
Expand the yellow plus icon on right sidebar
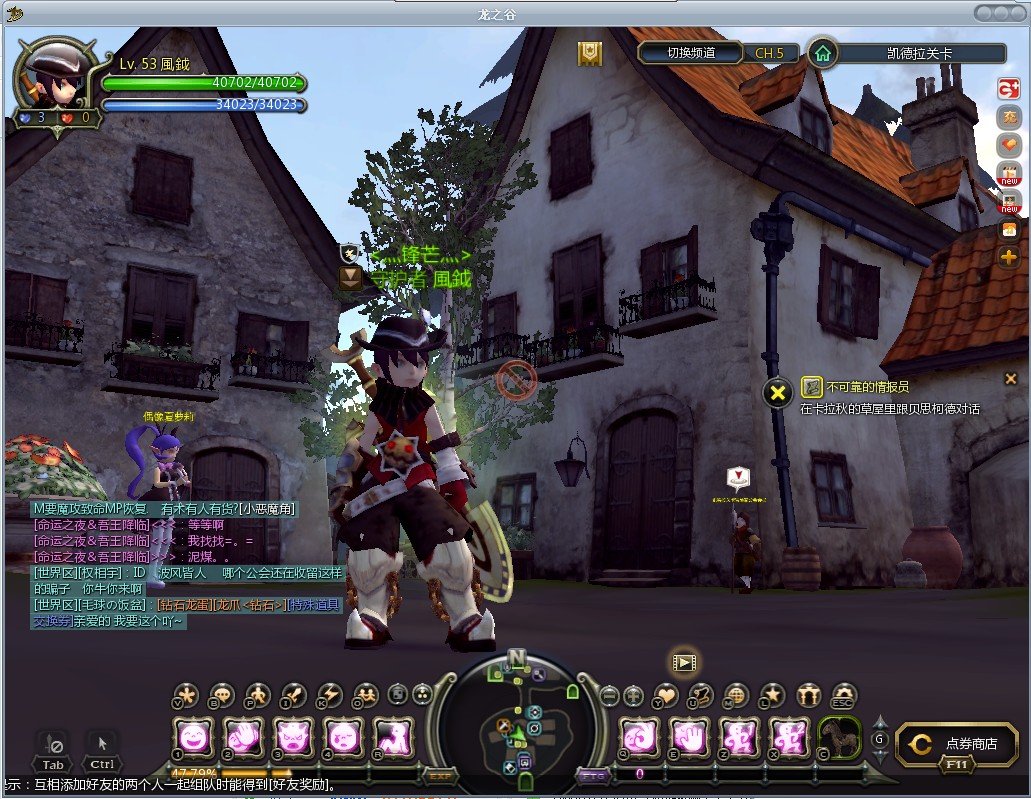coord(1008,258)
